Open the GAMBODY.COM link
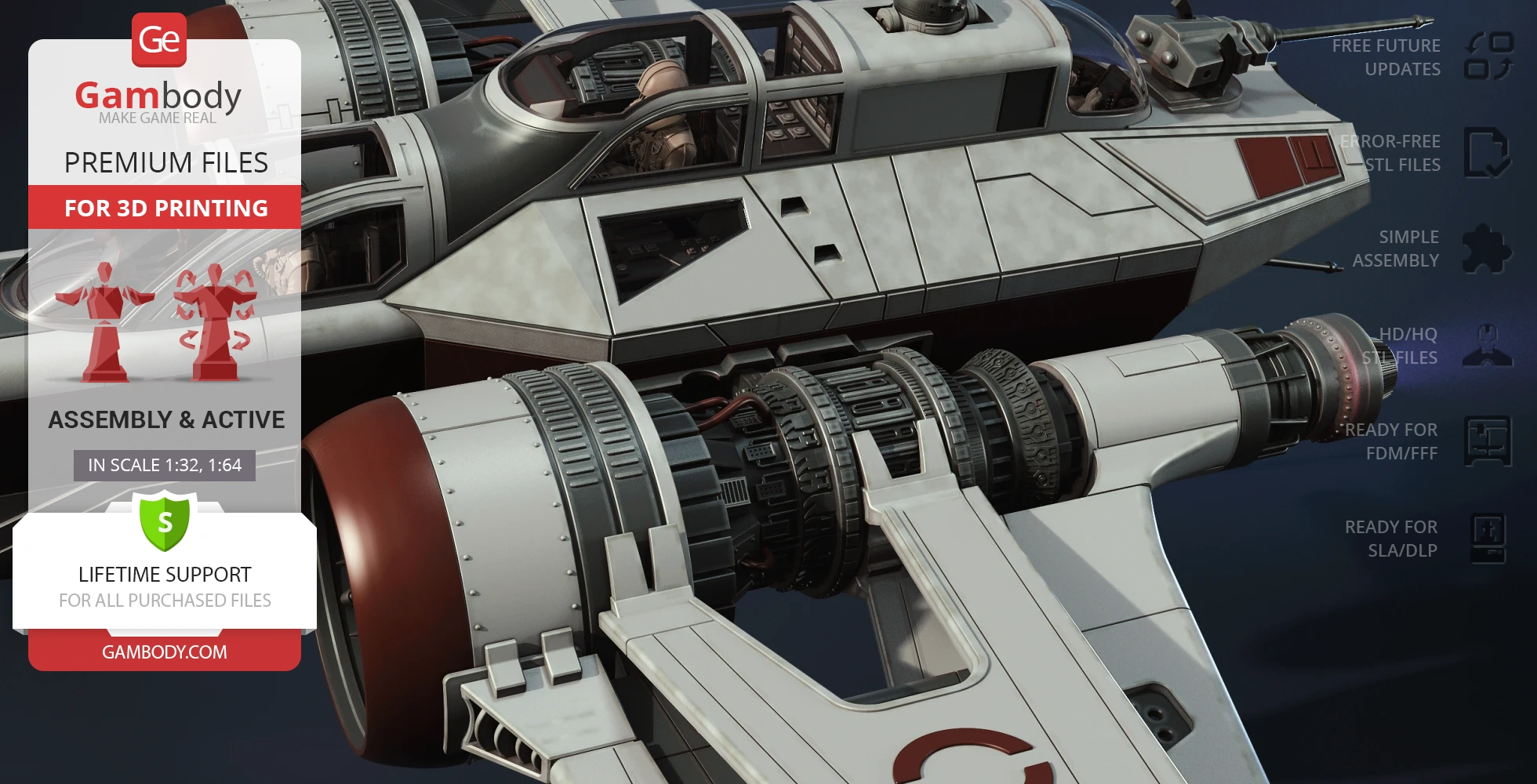The image size is (1537, 784). coord(165,652)
